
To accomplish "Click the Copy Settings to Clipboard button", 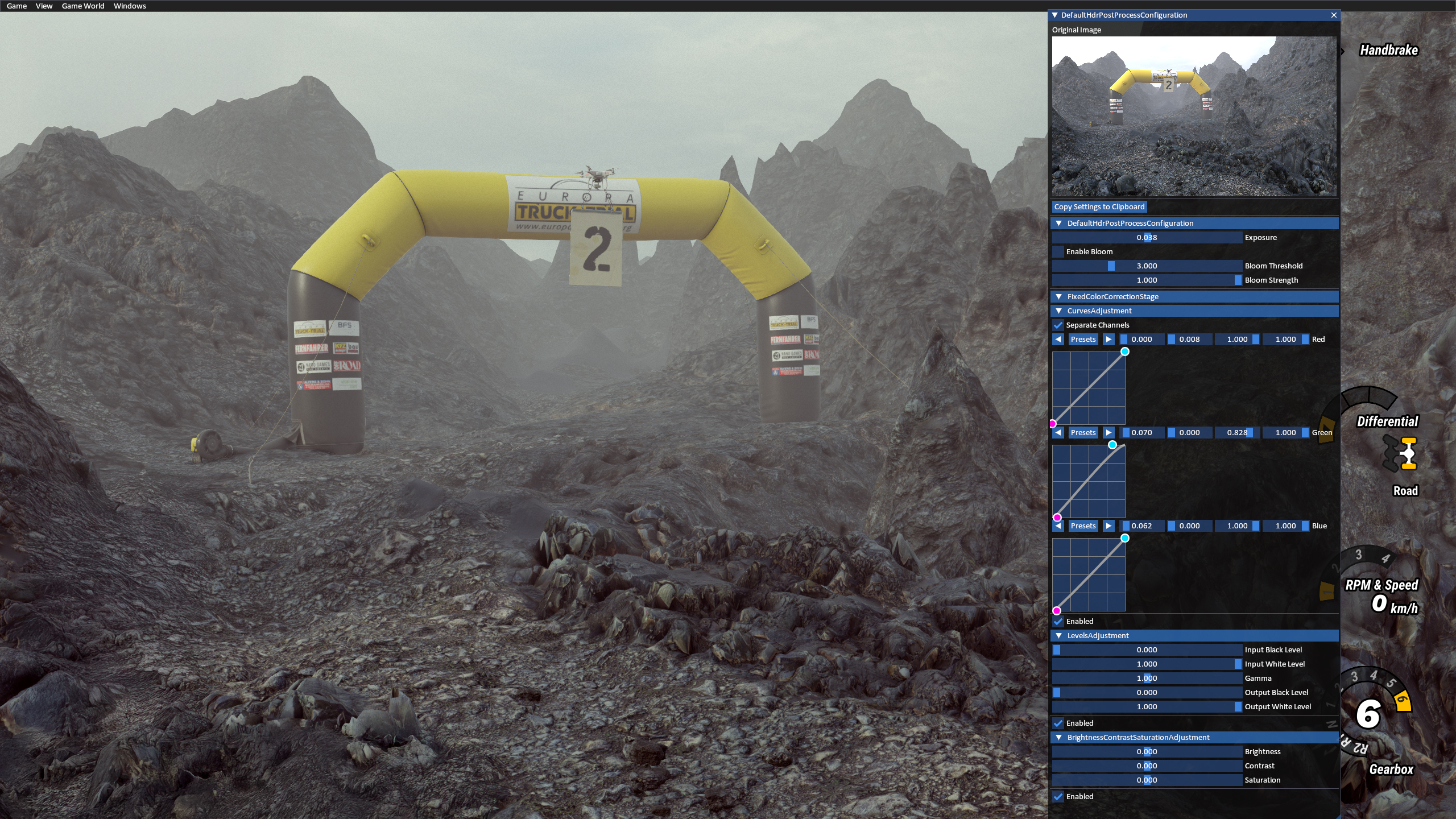I will click(1099, 206).
